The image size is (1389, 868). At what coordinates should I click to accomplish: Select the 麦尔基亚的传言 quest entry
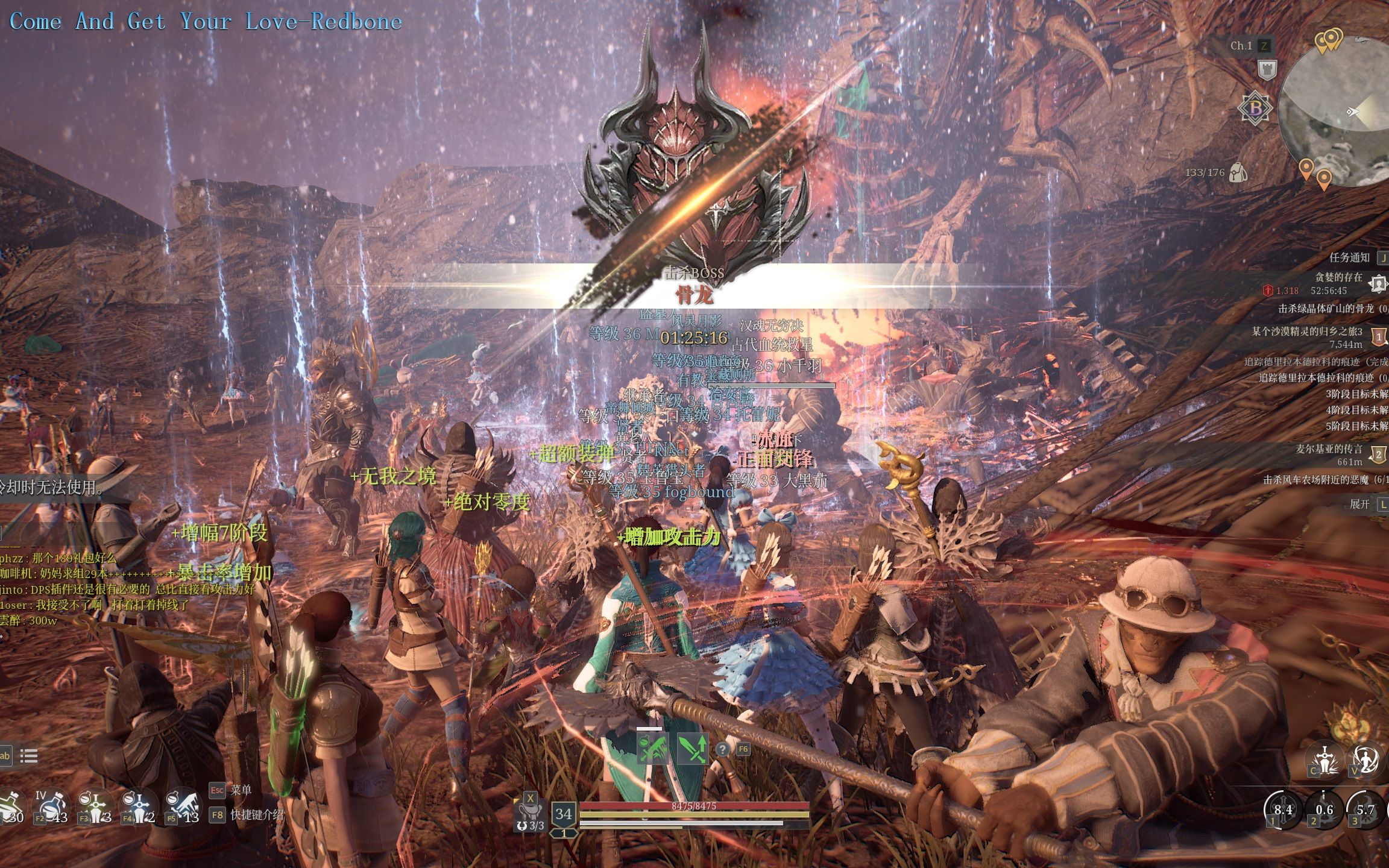(x=1329, y=449)
